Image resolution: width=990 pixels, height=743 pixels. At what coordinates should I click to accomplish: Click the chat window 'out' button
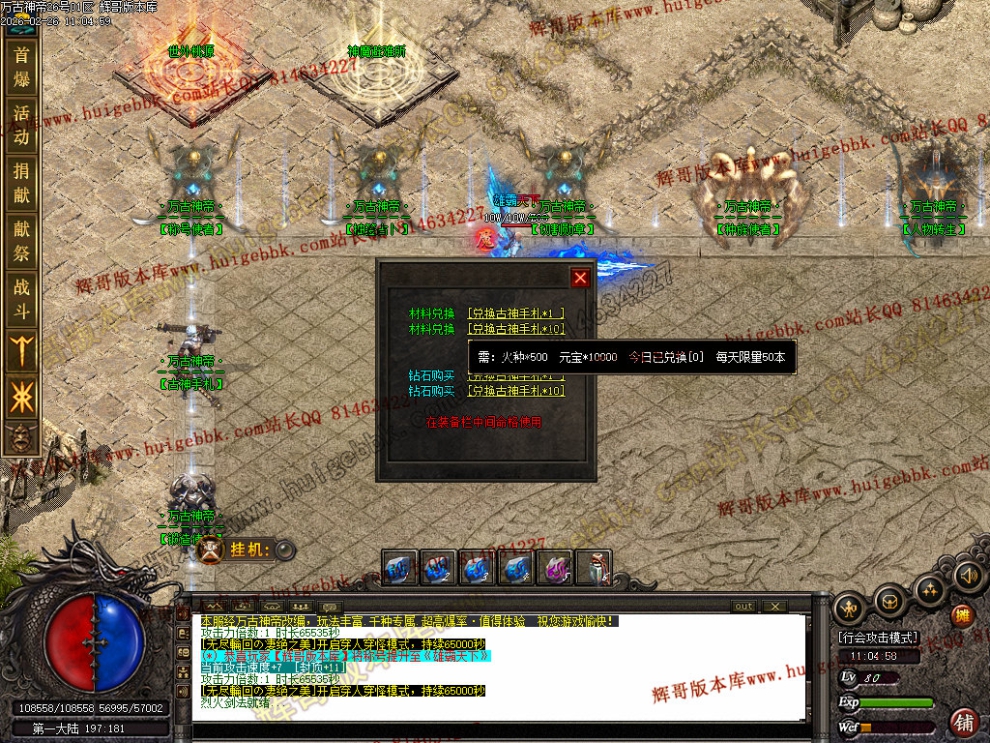tap(743, 606)
